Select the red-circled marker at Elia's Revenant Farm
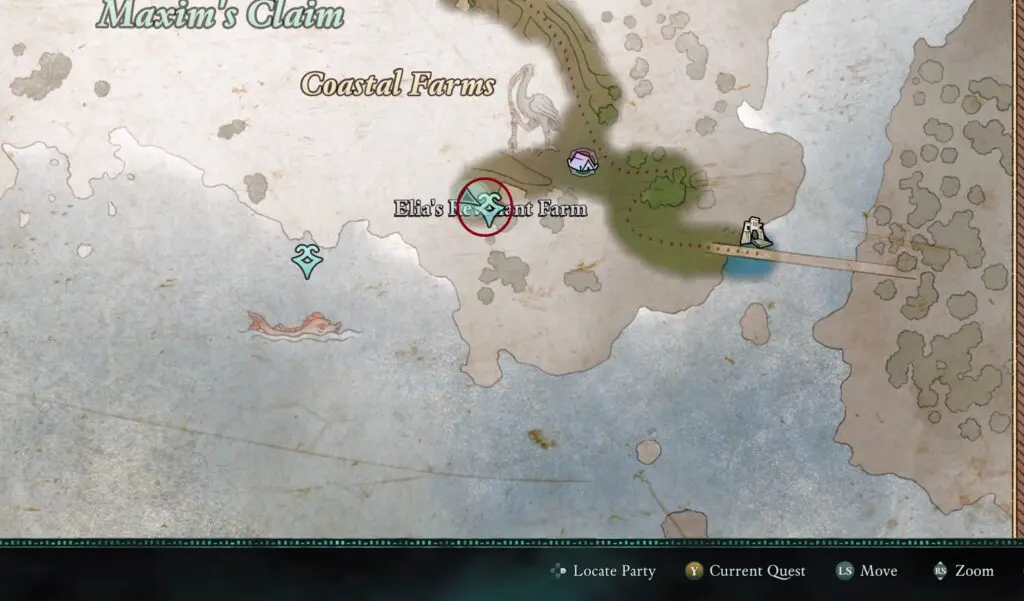Image resolution: width=1024 pixels, height=601 pixels. [486, 206]
